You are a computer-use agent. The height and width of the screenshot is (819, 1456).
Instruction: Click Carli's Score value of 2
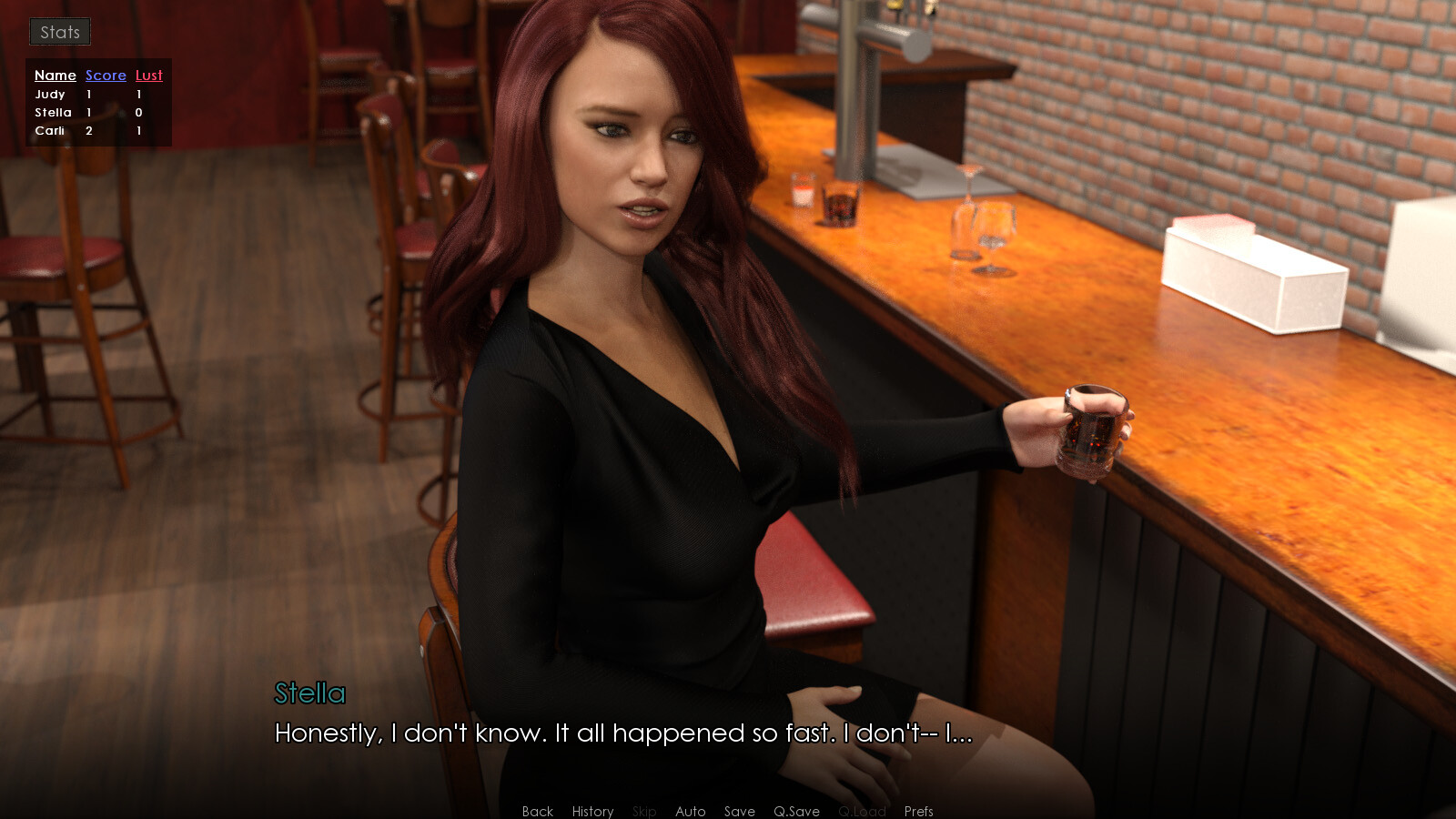point(88,130)
